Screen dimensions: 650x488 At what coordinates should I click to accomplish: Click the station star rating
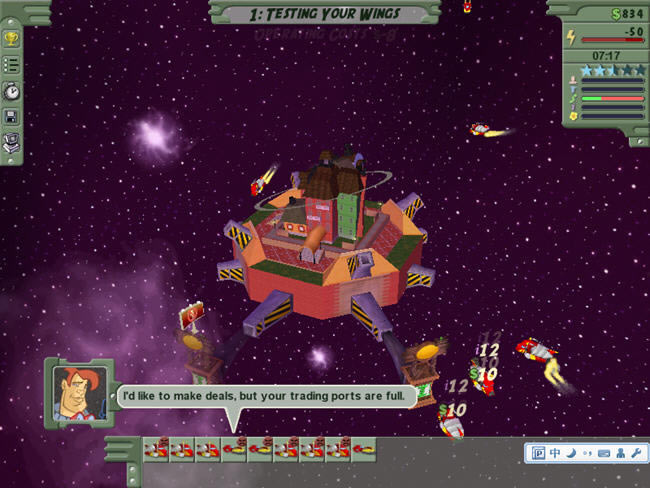[610, 71]
